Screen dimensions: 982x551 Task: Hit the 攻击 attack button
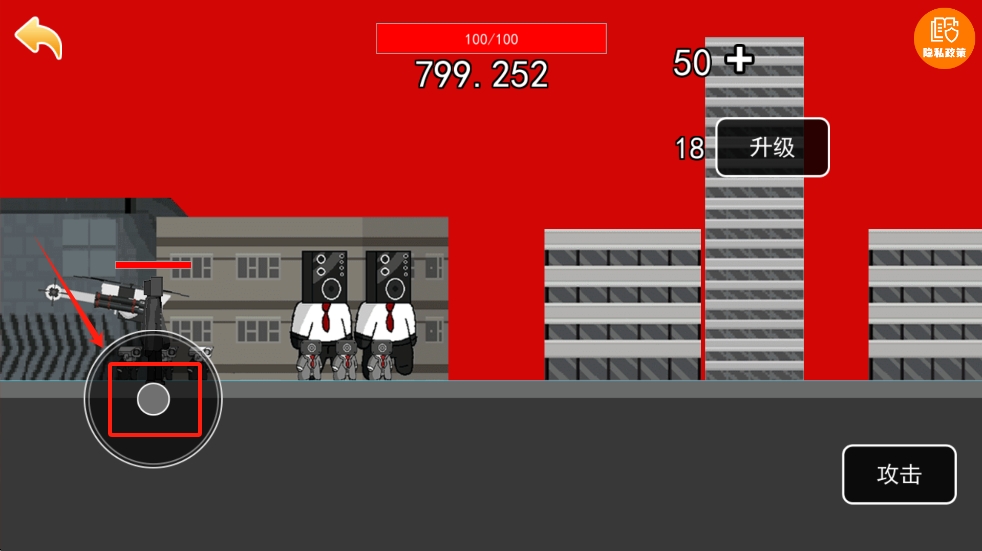(x=899, y=474)
